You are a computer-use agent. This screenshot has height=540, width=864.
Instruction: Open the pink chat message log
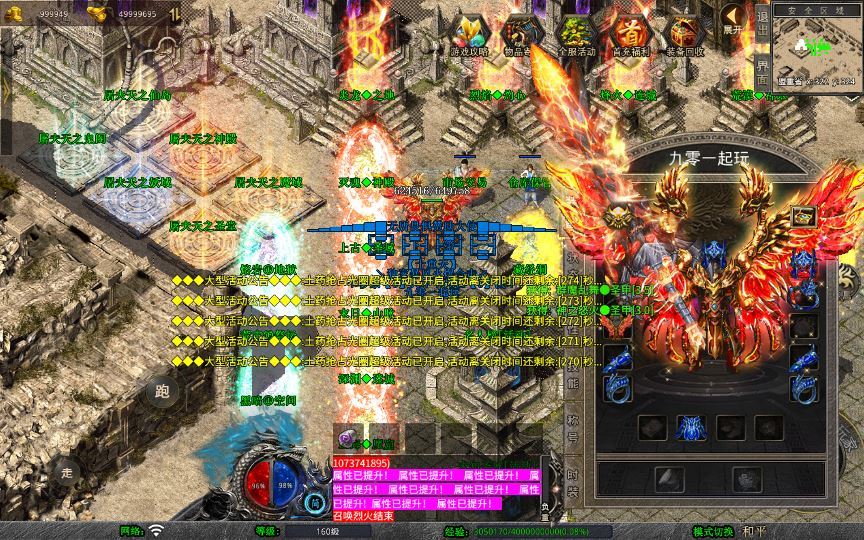(435, 490)
